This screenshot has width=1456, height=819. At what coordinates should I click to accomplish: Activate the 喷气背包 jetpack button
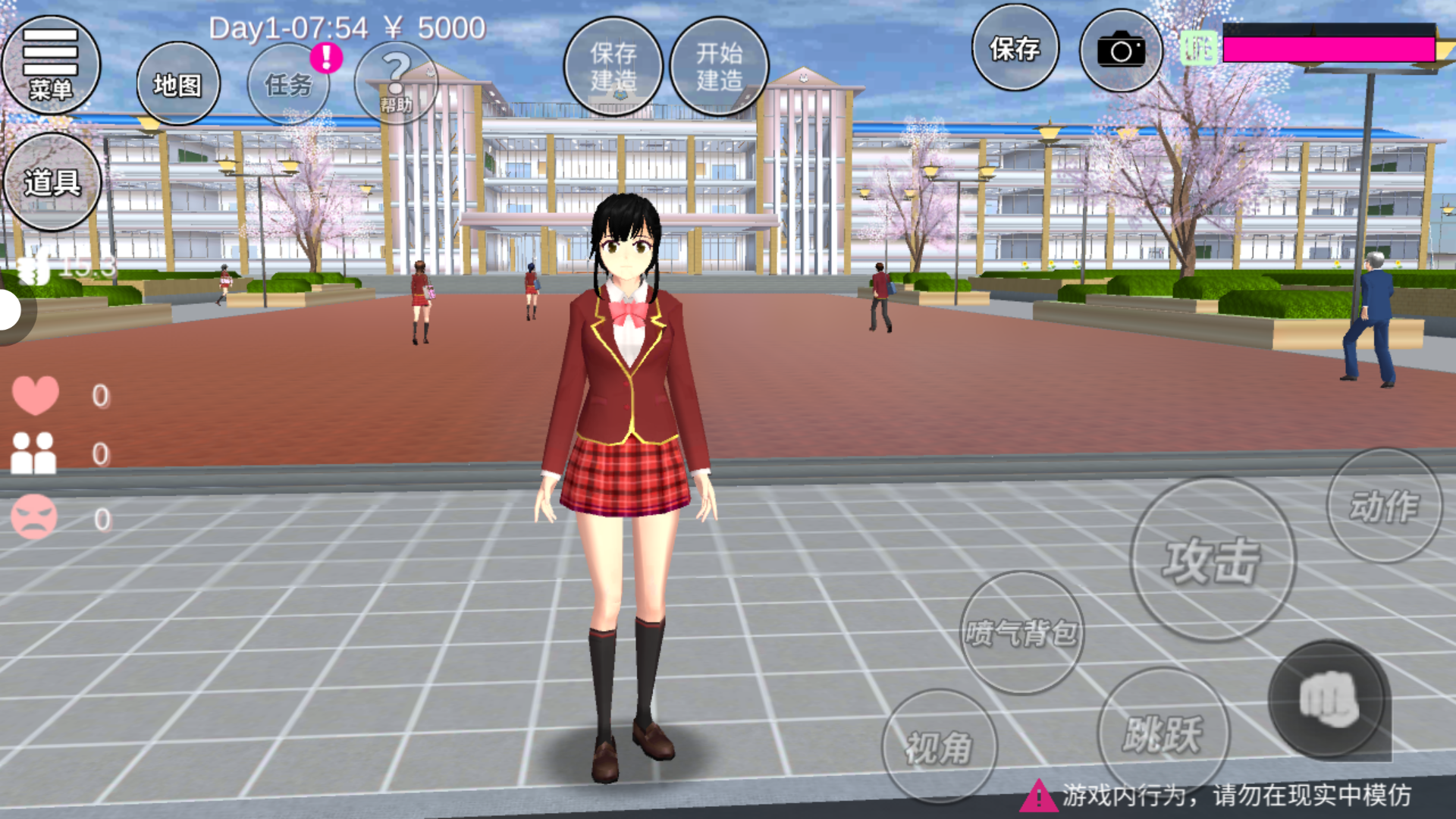(x=1021, y=632)
